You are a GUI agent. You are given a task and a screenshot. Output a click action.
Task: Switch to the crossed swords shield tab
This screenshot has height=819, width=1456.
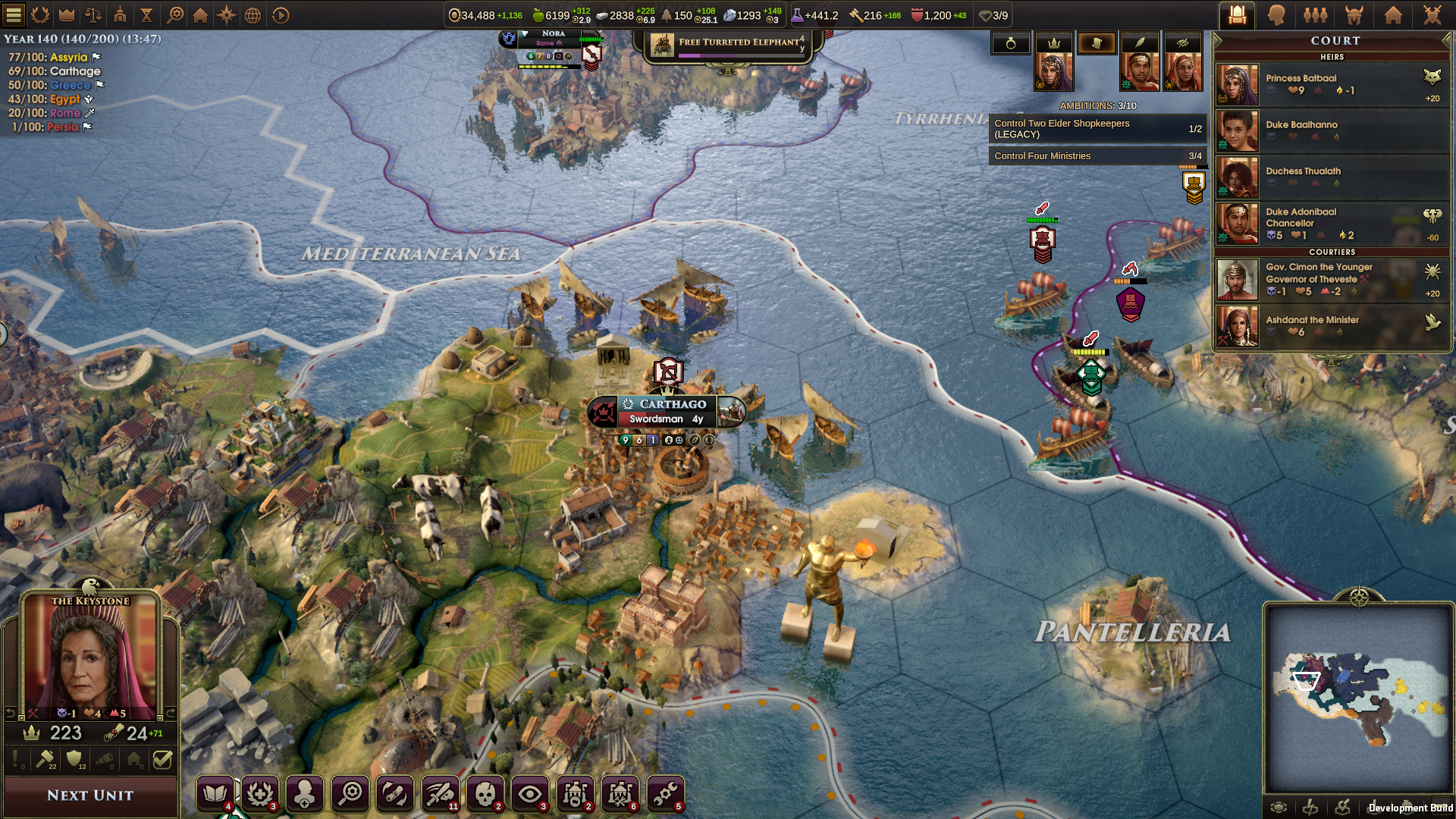1432,14
